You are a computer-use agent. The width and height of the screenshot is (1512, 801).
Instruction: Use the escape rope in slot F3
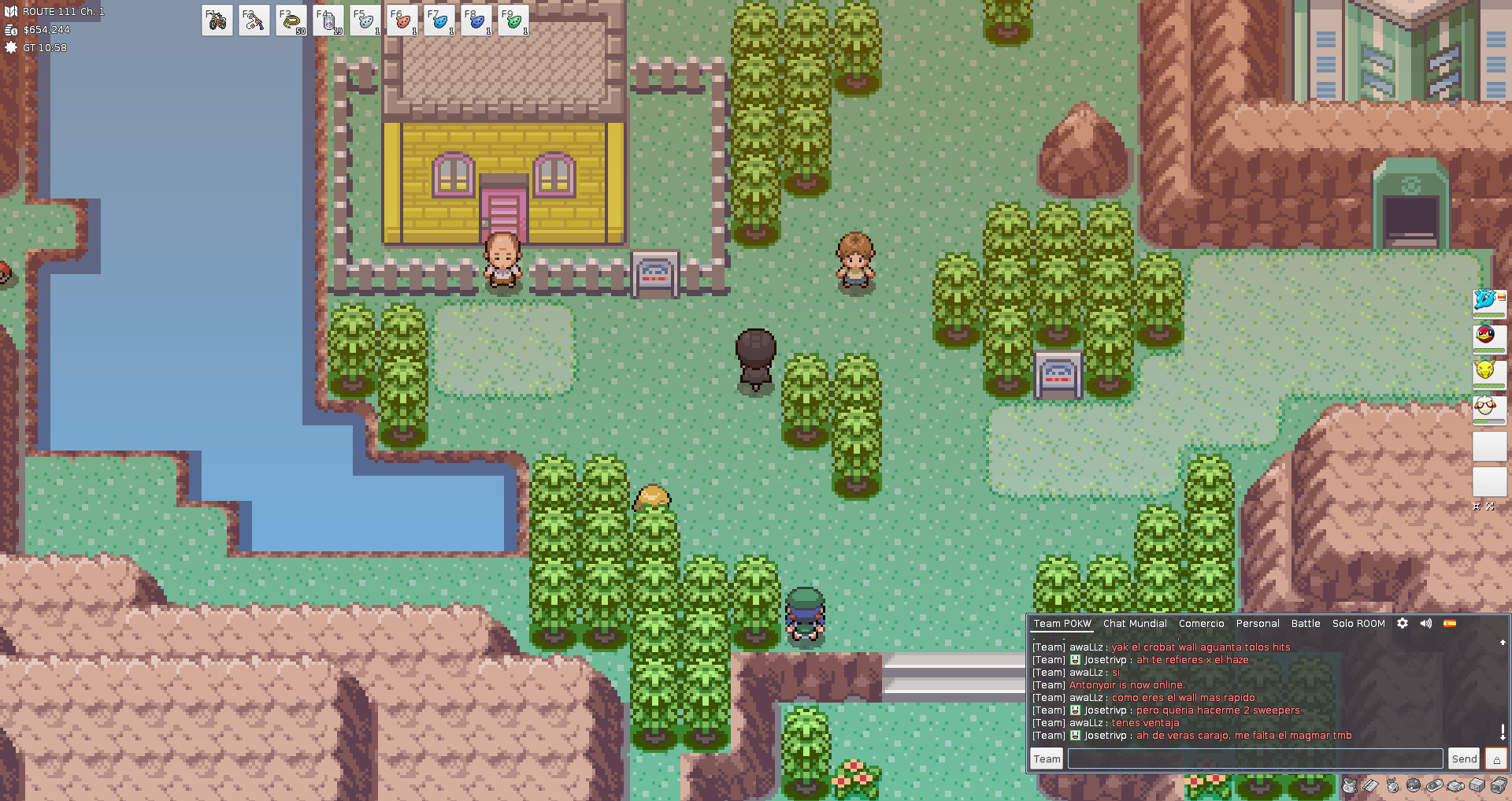(x=291, y=21)
